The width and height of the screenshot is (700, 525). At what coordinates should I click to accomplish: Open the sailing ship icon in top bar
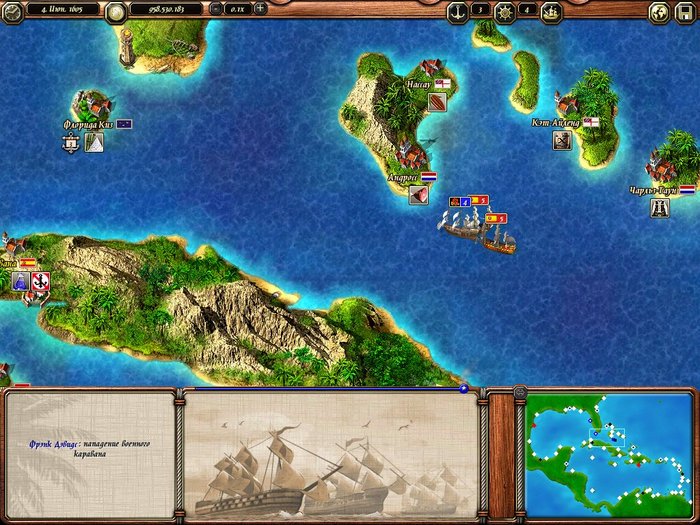[x=551, y=10]
